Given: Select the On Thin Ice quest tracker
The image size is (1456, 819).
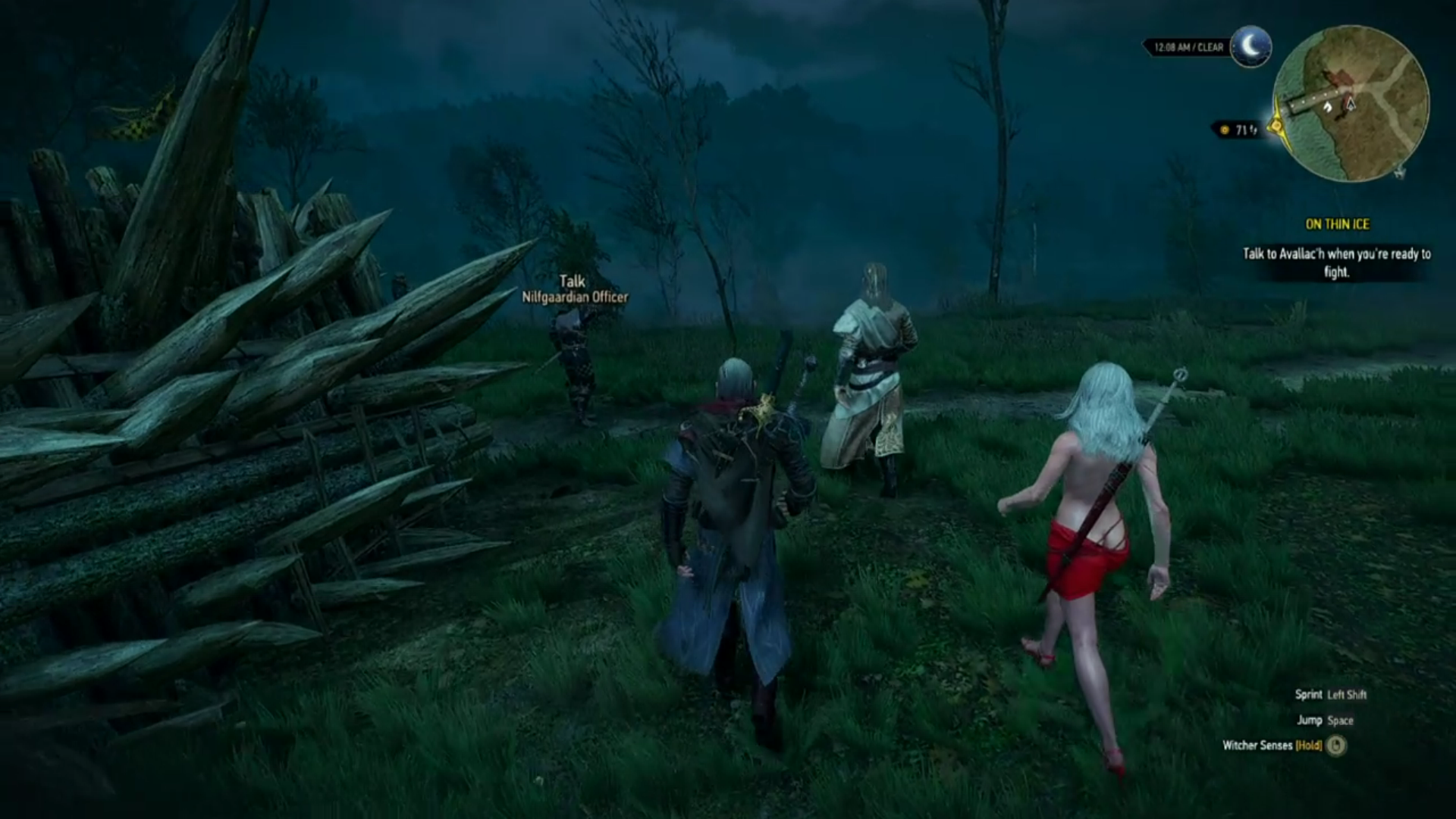Looking at the screenshot, I should coord(1337,224).
